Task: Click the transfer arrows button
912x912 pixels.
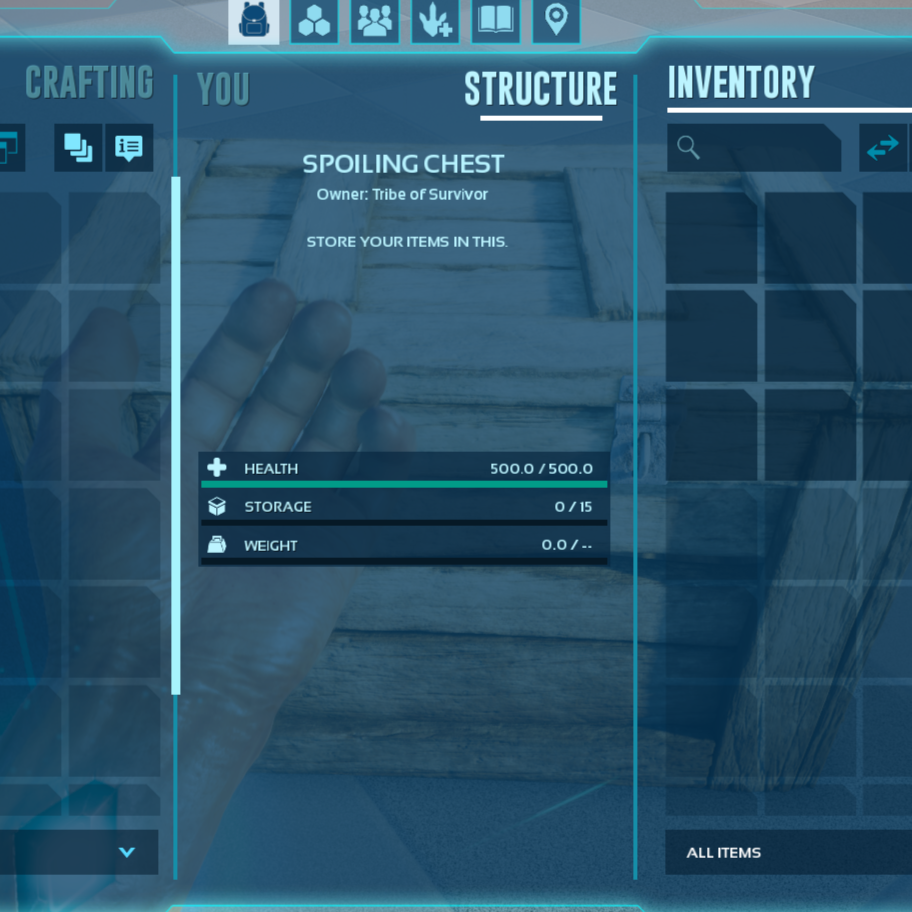Action: click(882, 148)
